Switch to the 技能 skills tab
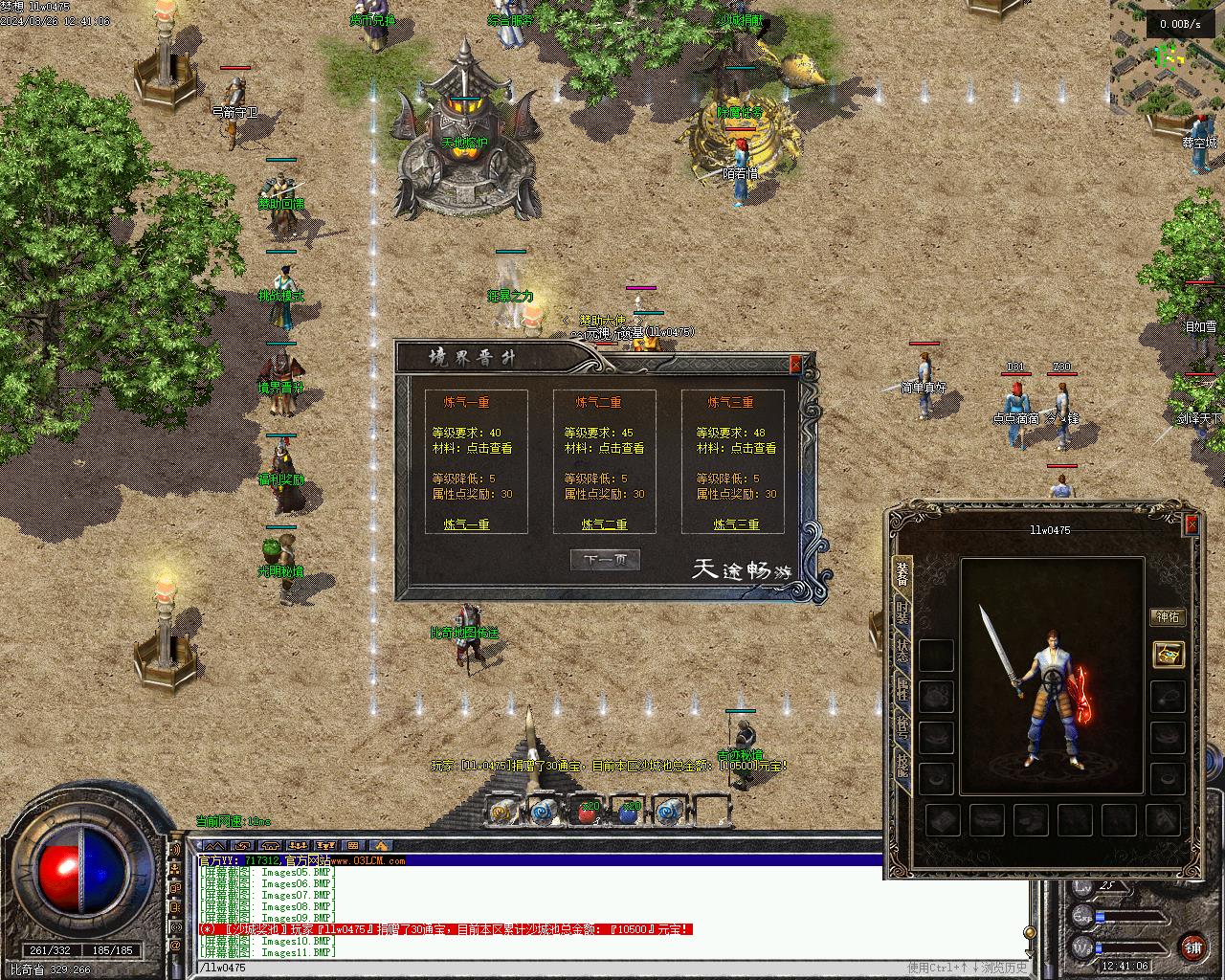1225x980 pixels. tap(902, 767)
